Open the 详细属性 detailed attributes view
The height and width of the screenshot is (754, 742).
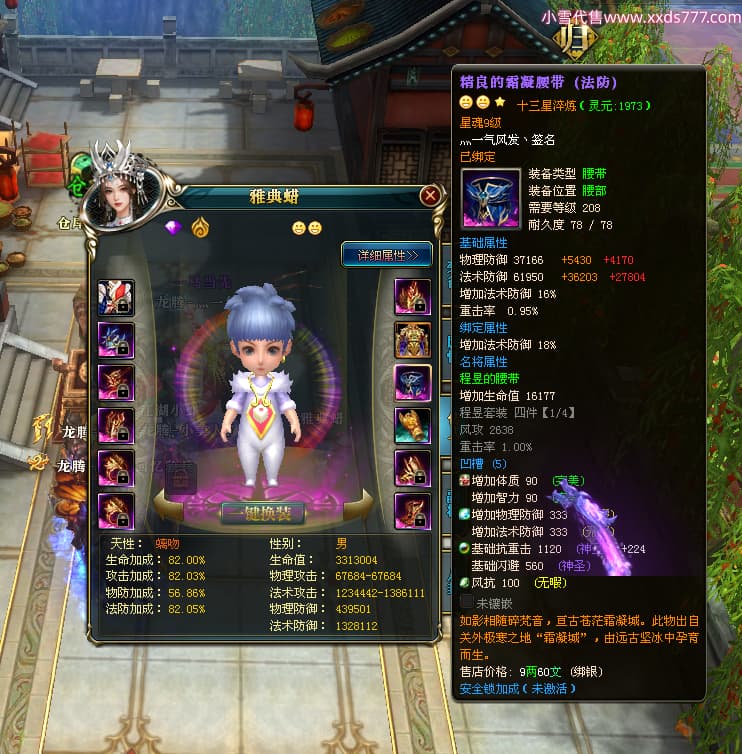386,254
